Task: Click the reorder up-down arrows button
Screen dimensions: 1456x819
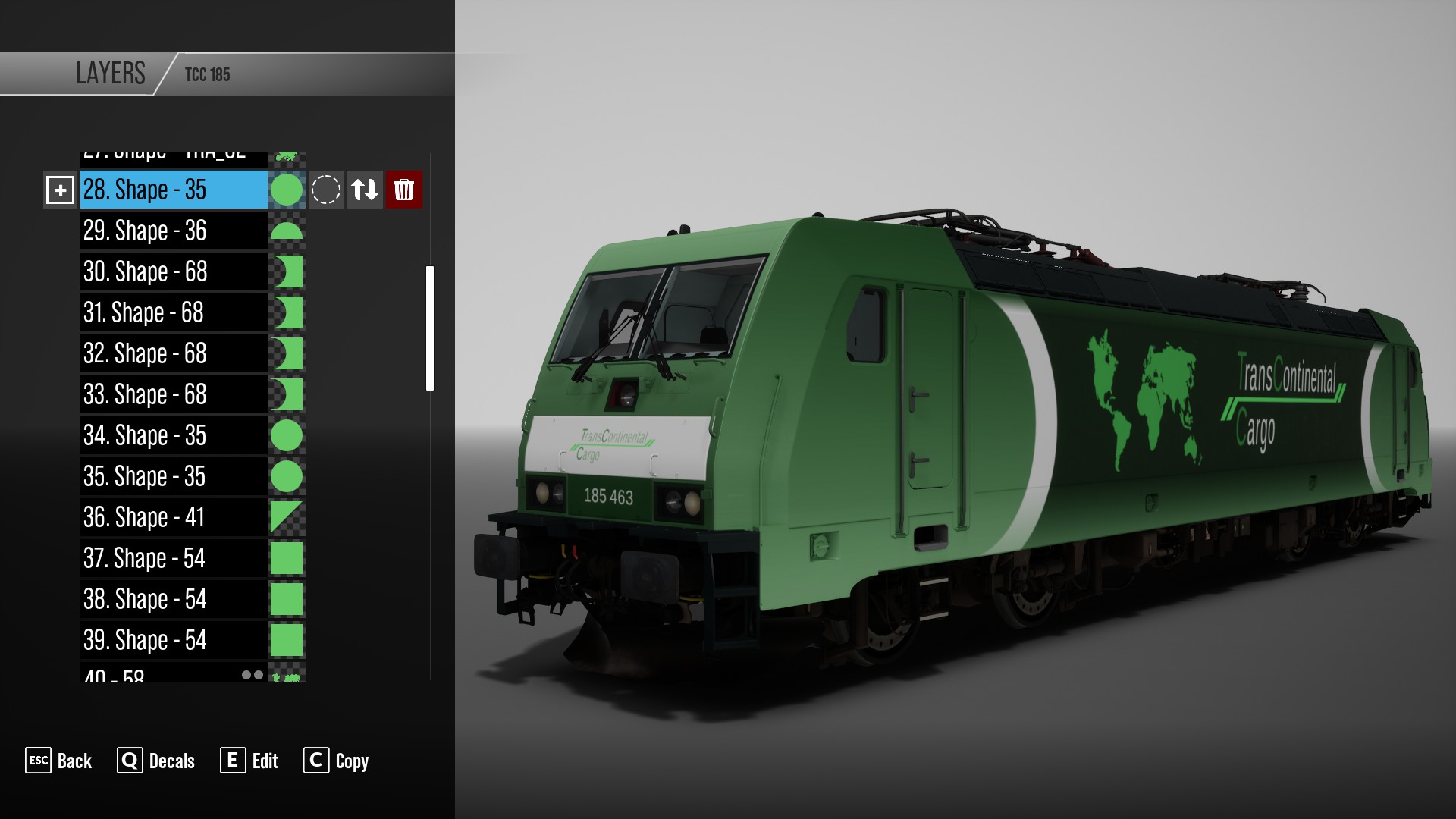Action: [365, 190]
